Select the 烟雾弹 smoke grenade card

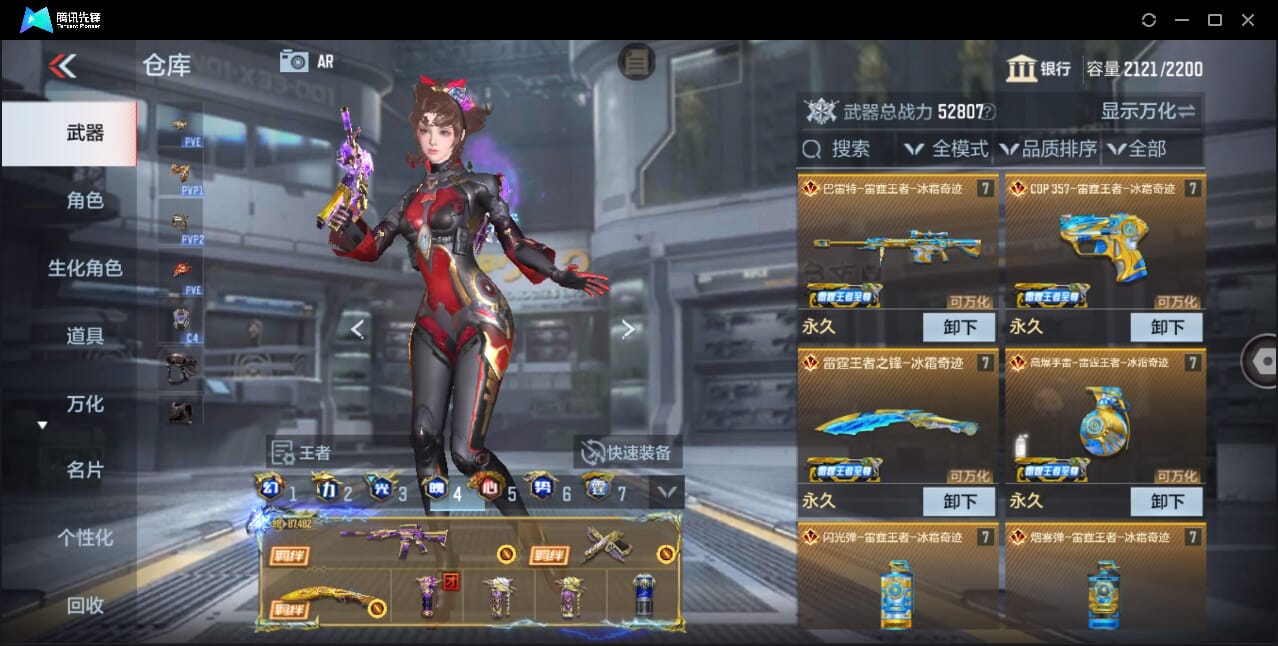pyautogui.click(x=1104, y=580)
